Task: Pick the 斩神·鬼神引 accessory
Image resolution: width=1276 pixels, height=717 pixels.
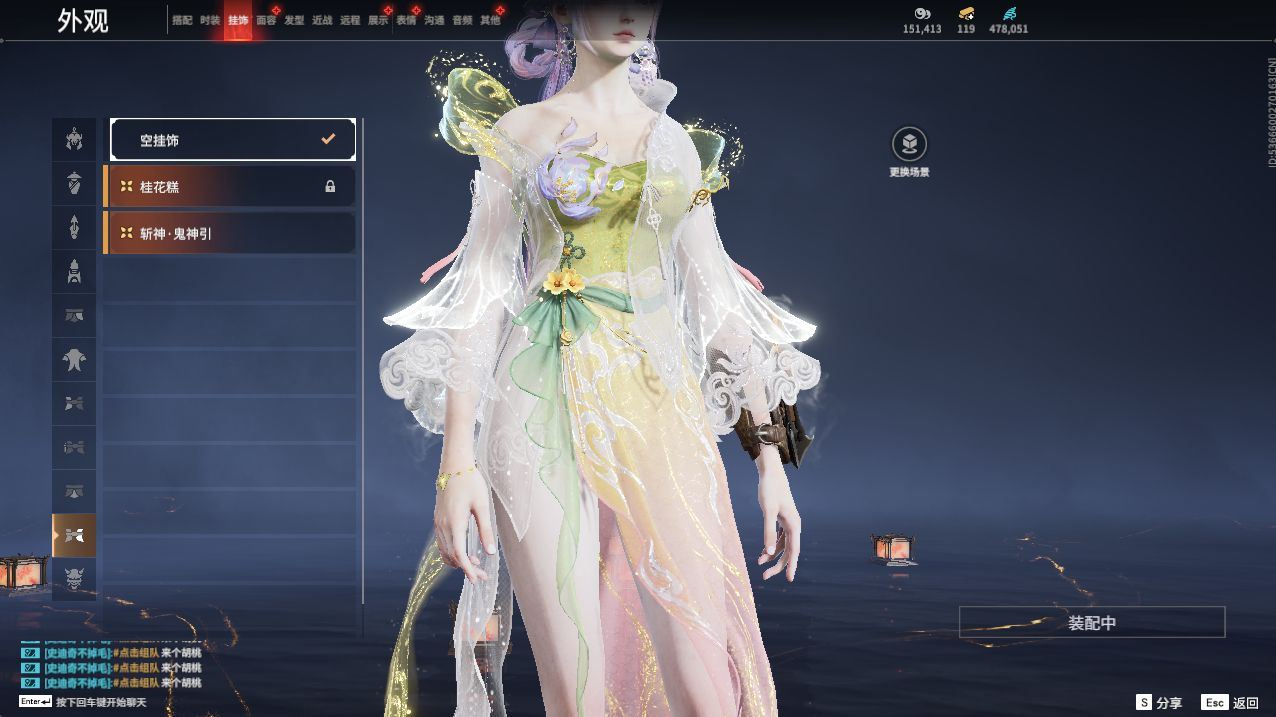Action: [x=230, y=233]
